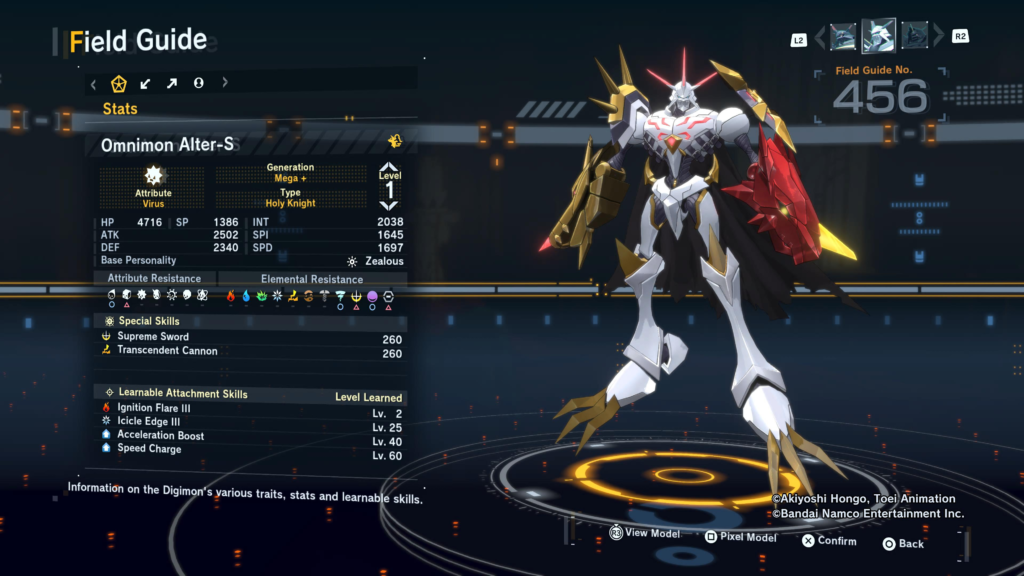Decrease level with the down arrow
The image size is (1024, 576).
[x=389, y=205]
